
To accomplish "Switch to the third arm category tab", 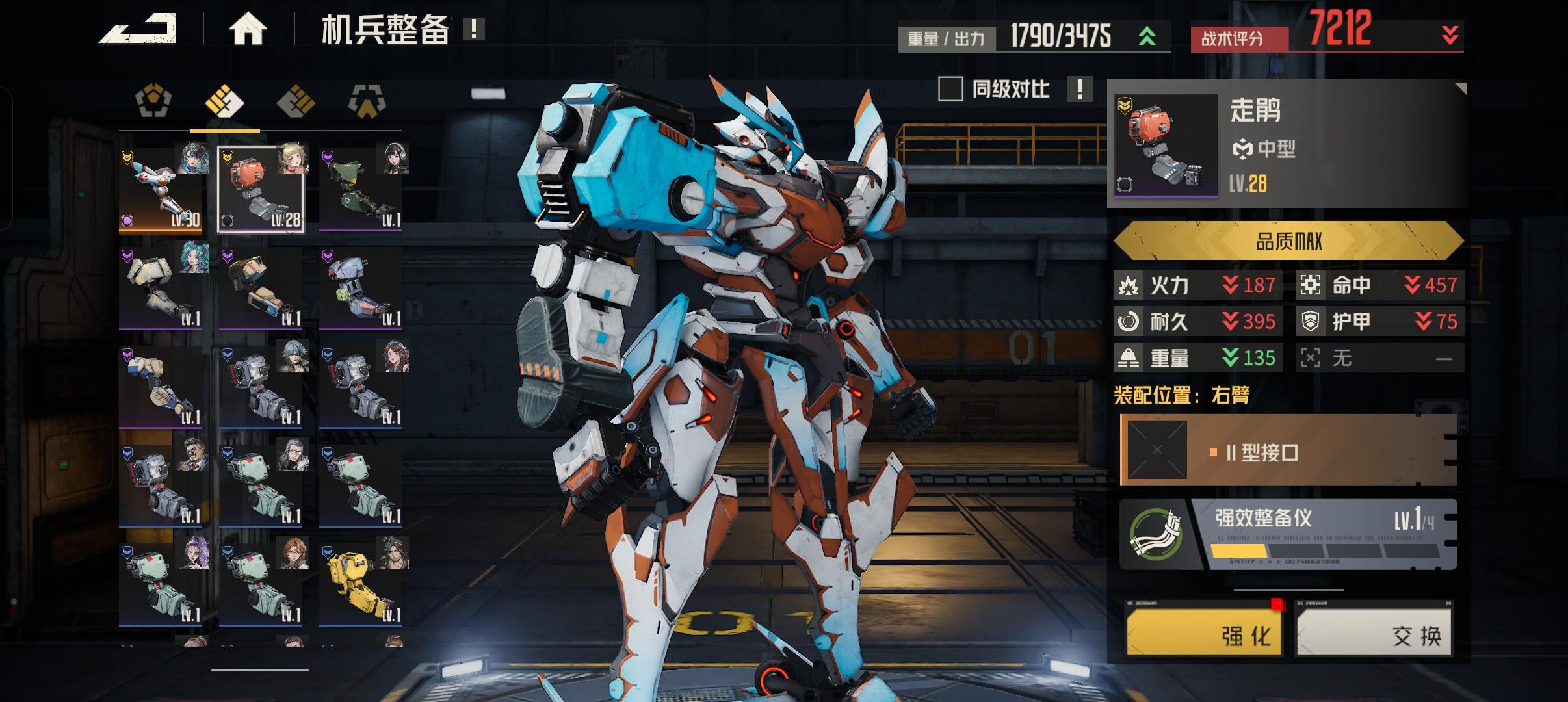I will click(296, 102).
